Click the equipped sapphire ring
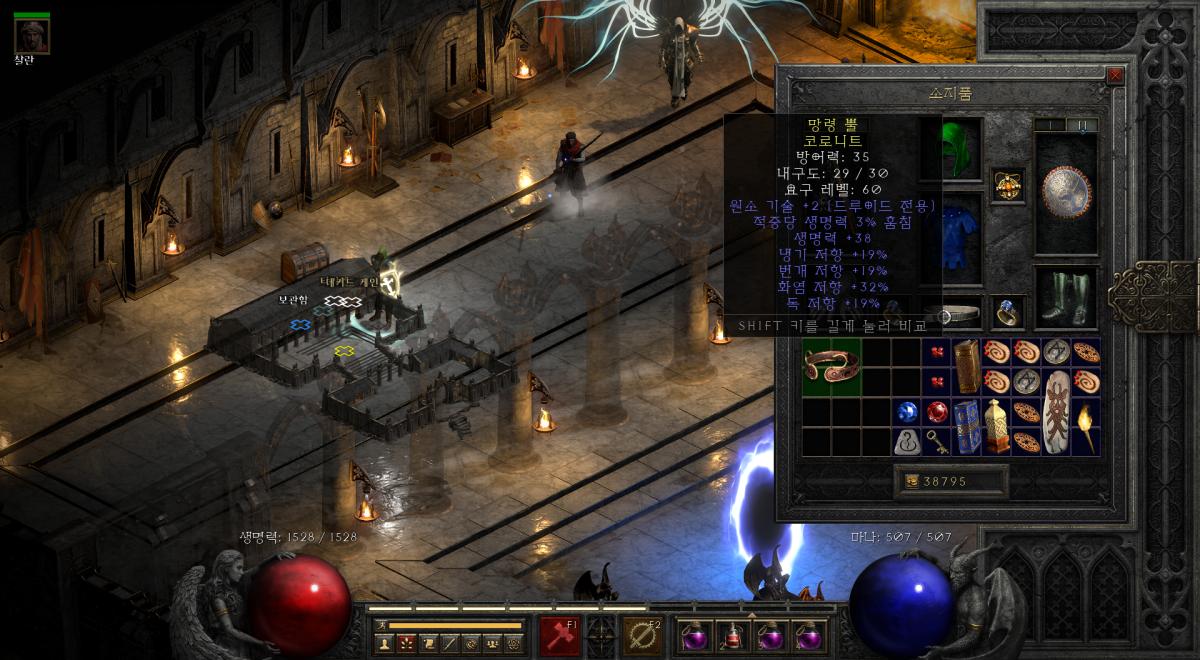Image resolution: width=1200 pixels, height=660 pixels. (x=1007, y=313)
